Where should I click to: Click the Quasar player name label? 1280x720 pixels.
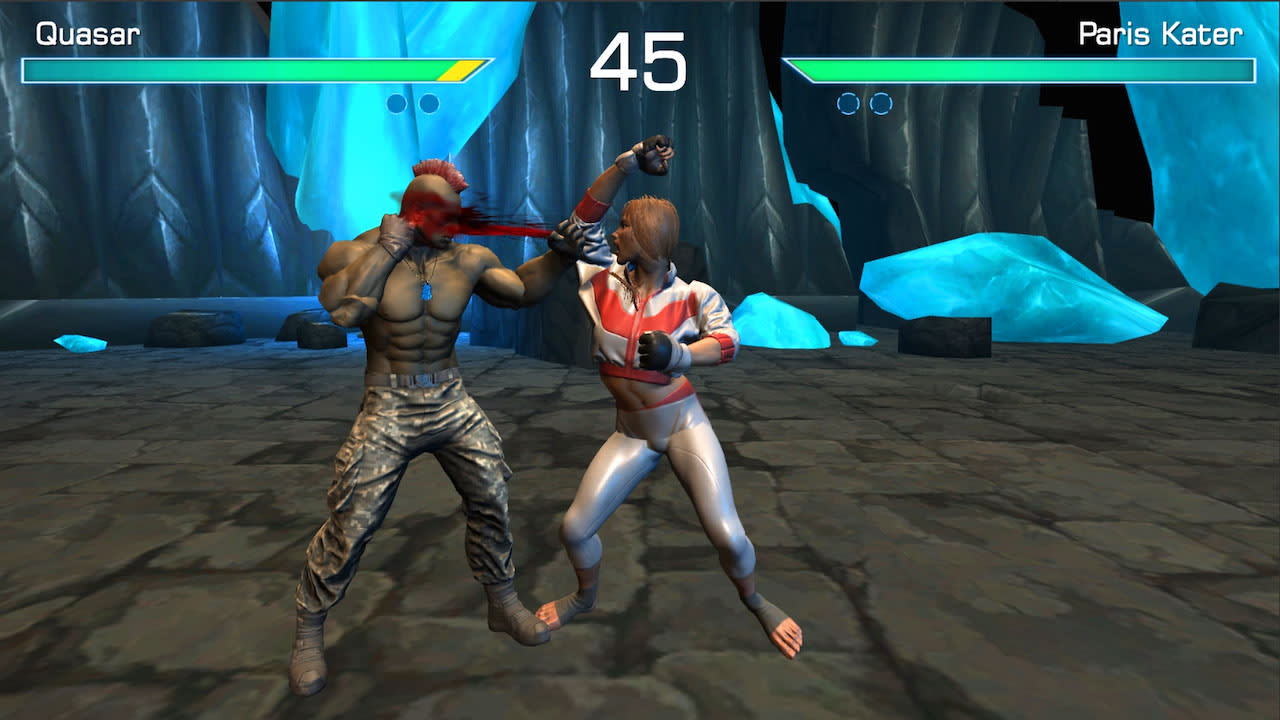(x=88, y=35)
